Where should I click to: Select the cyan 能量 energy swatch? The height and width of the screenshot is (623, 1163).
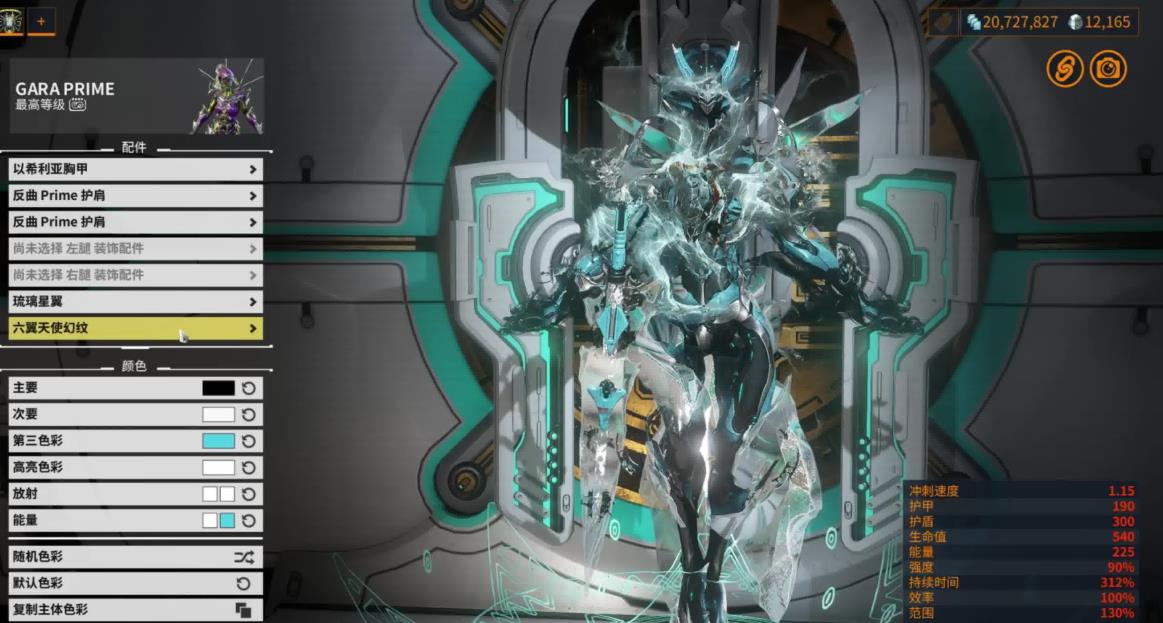point(227,520)
